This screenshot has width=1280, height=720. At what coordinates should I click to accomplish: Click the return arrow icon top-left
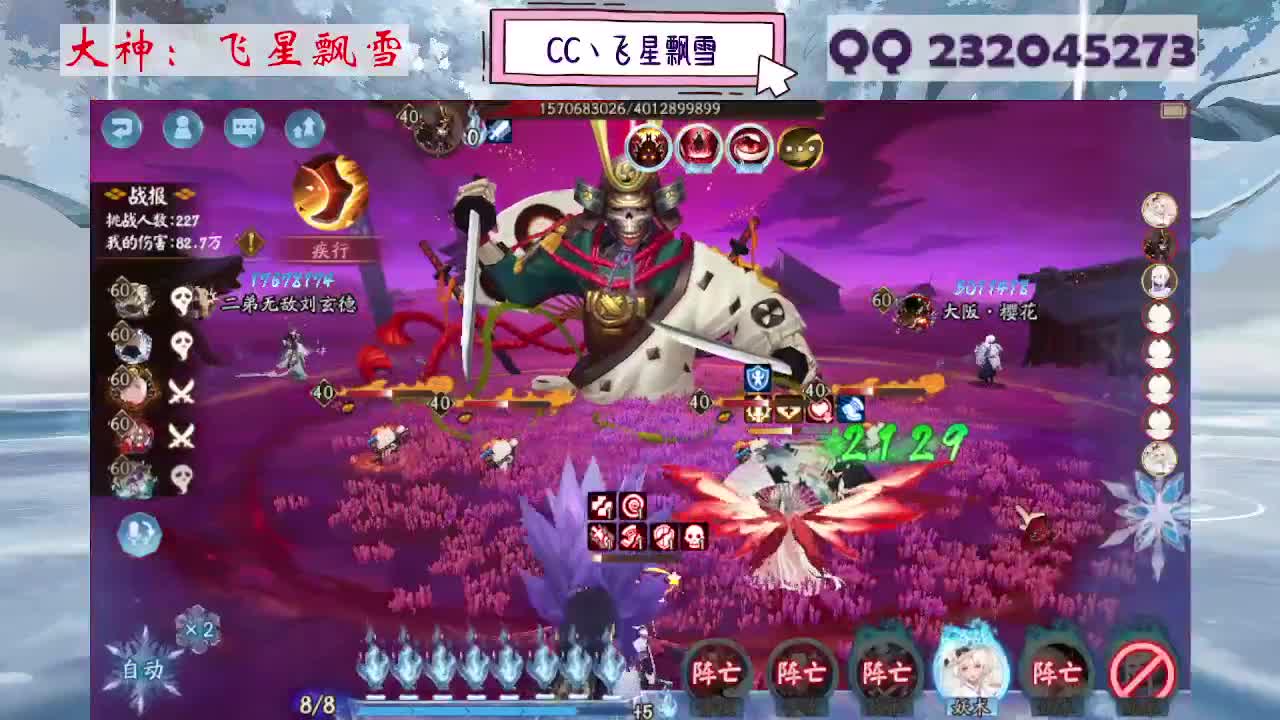(x=120, y=130)
